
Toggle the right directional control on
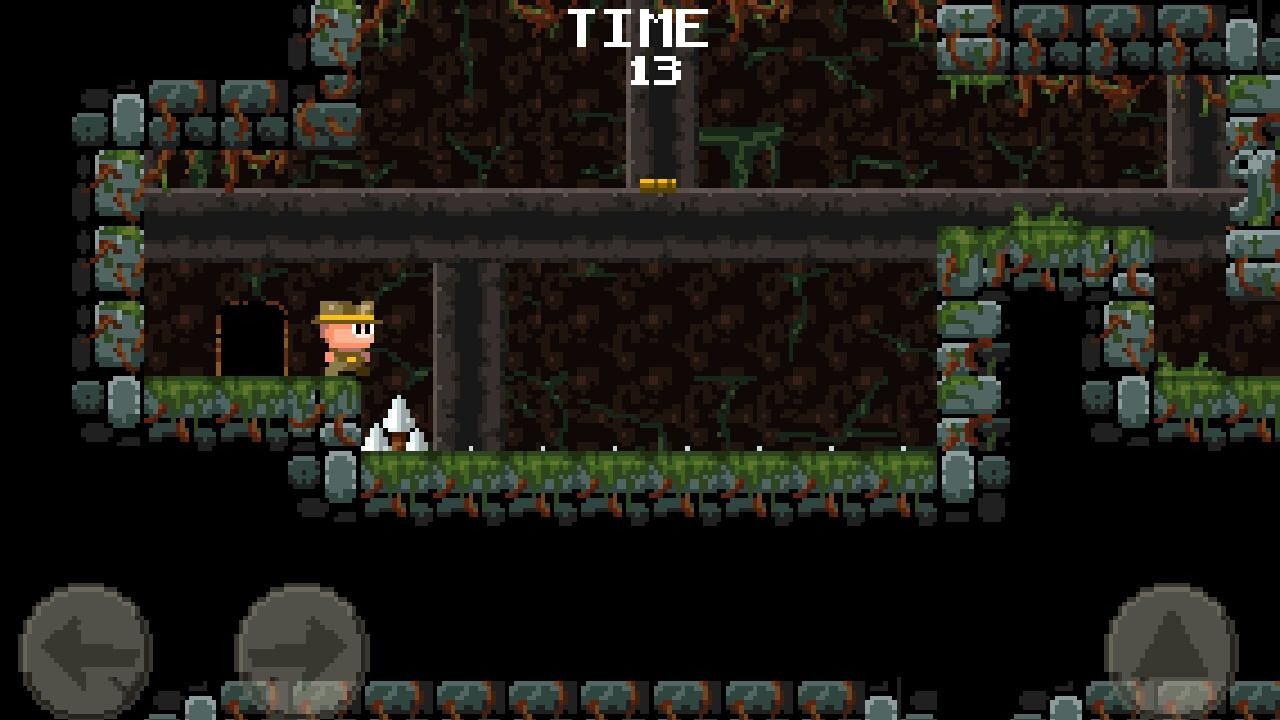[x=300, y=645]
